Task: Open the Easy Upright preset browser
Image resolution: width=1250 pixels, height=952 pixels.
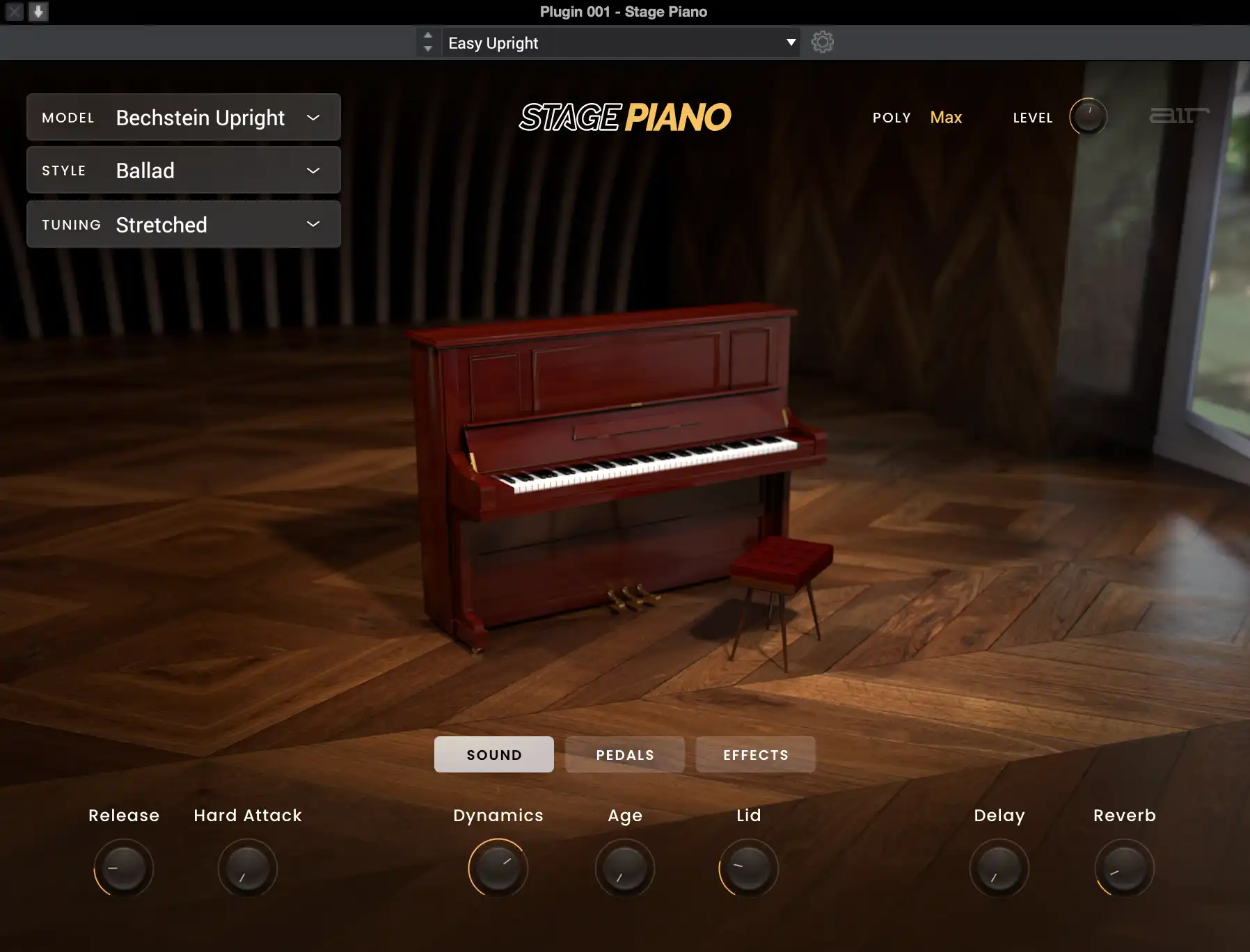Action: [x=619, y=42]
